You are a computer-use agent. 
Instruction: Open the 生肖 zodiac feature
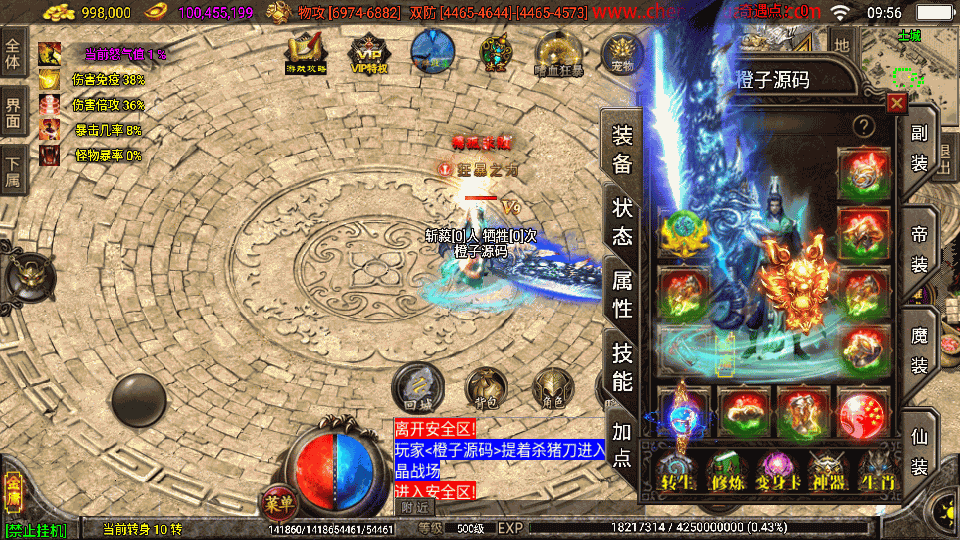coord(878,468)
